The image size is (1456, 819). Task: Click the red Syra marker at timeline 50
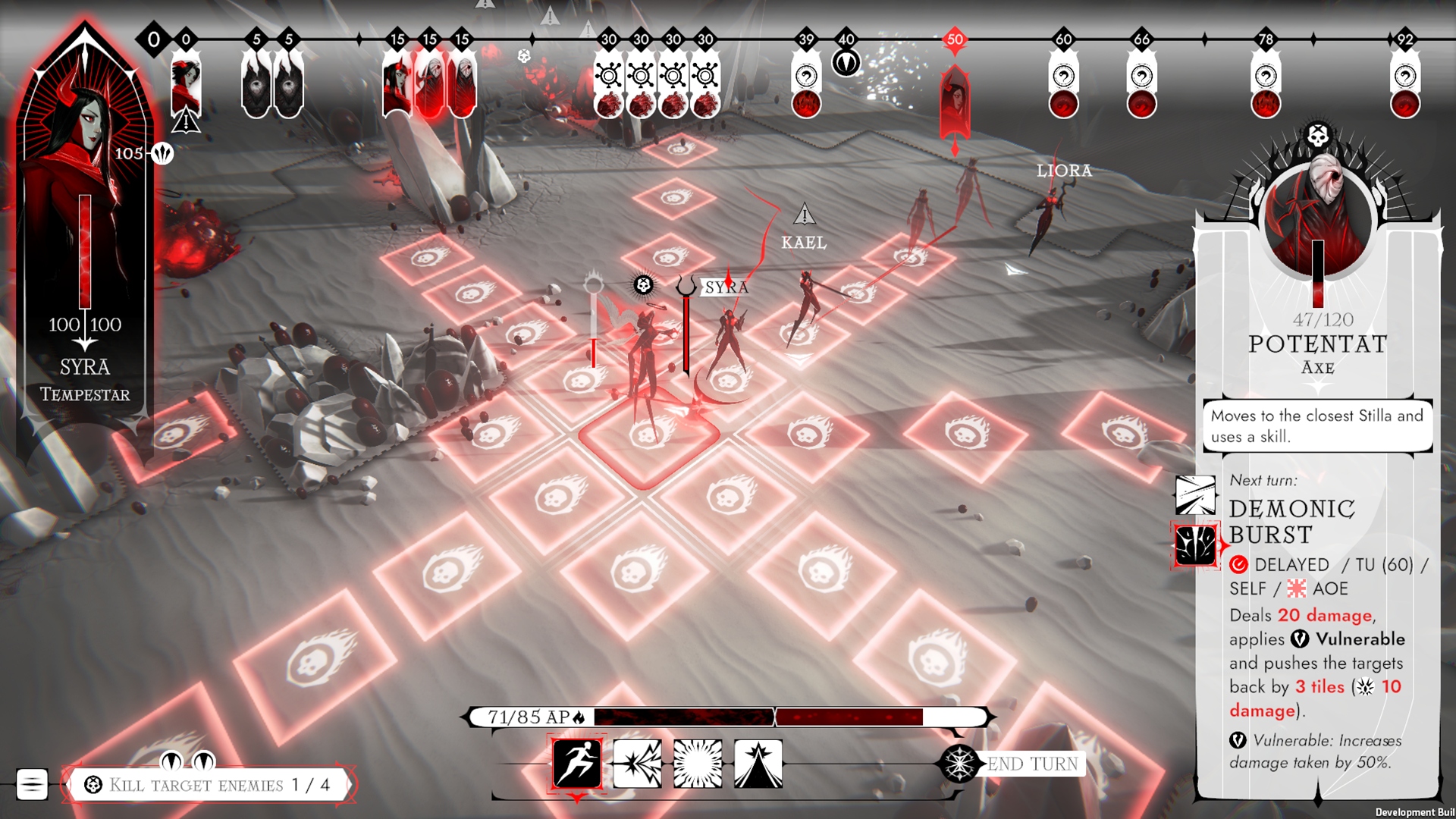(955, 99)
